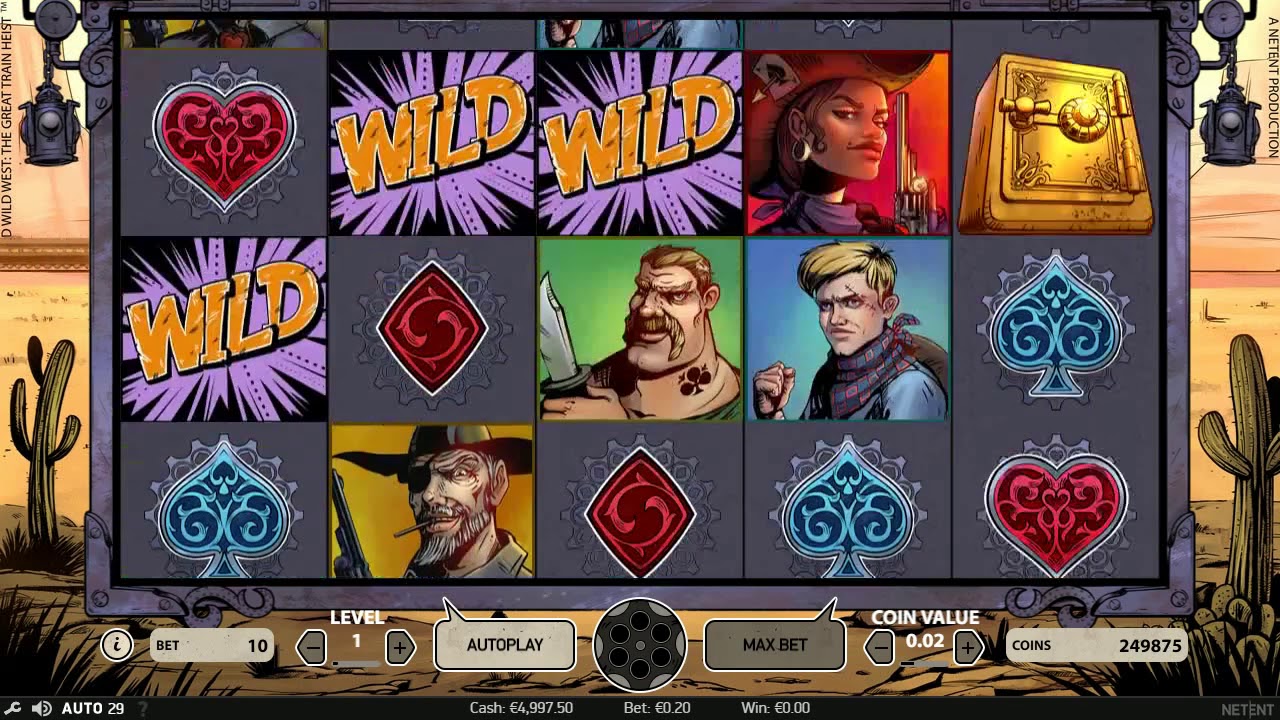
Task: Toggle the sound speaker icon
Action: coord(41,708)
